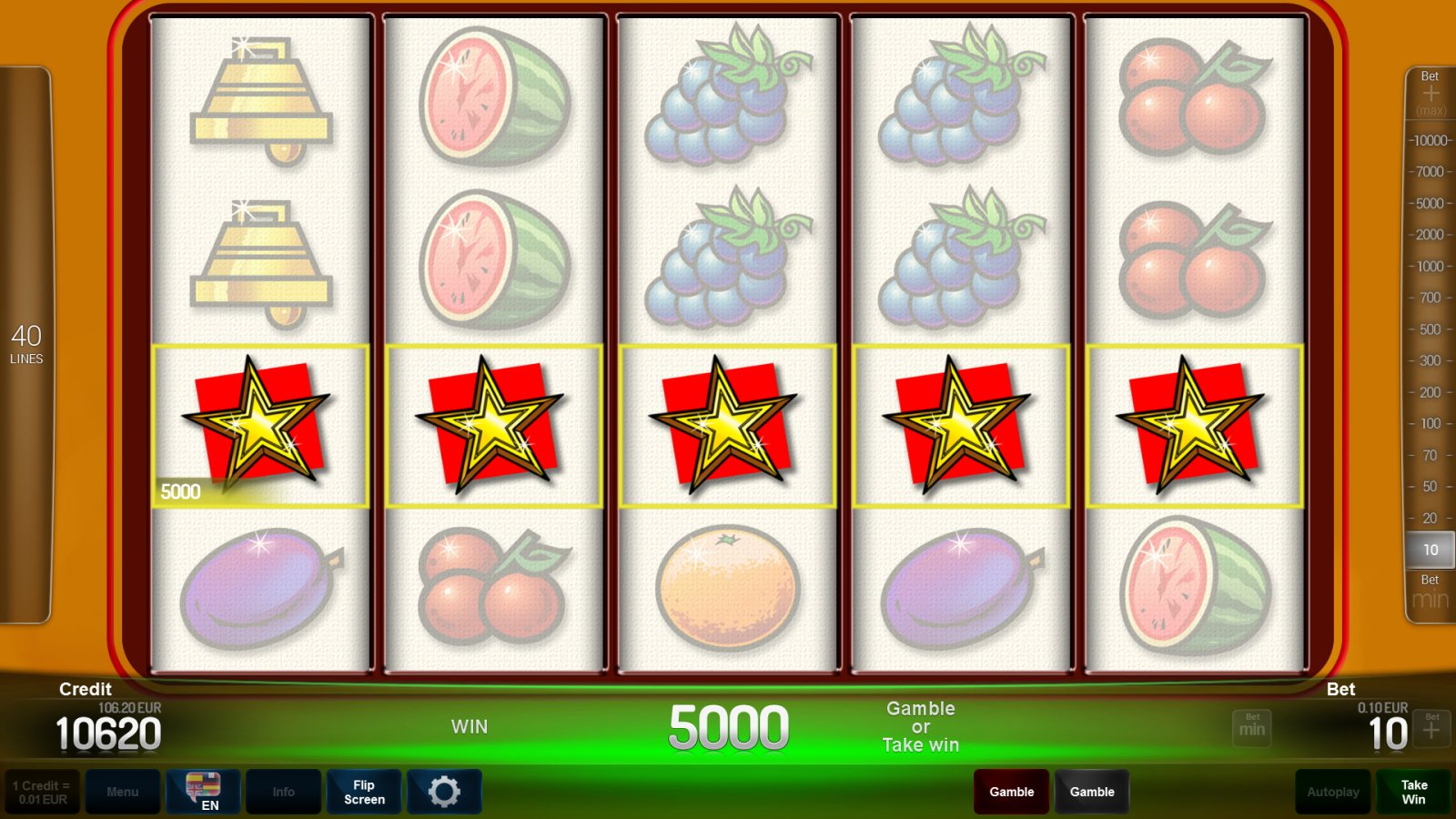
Task: Collect the 5000 win with Take Win
Action: (x=1413, y=792)
